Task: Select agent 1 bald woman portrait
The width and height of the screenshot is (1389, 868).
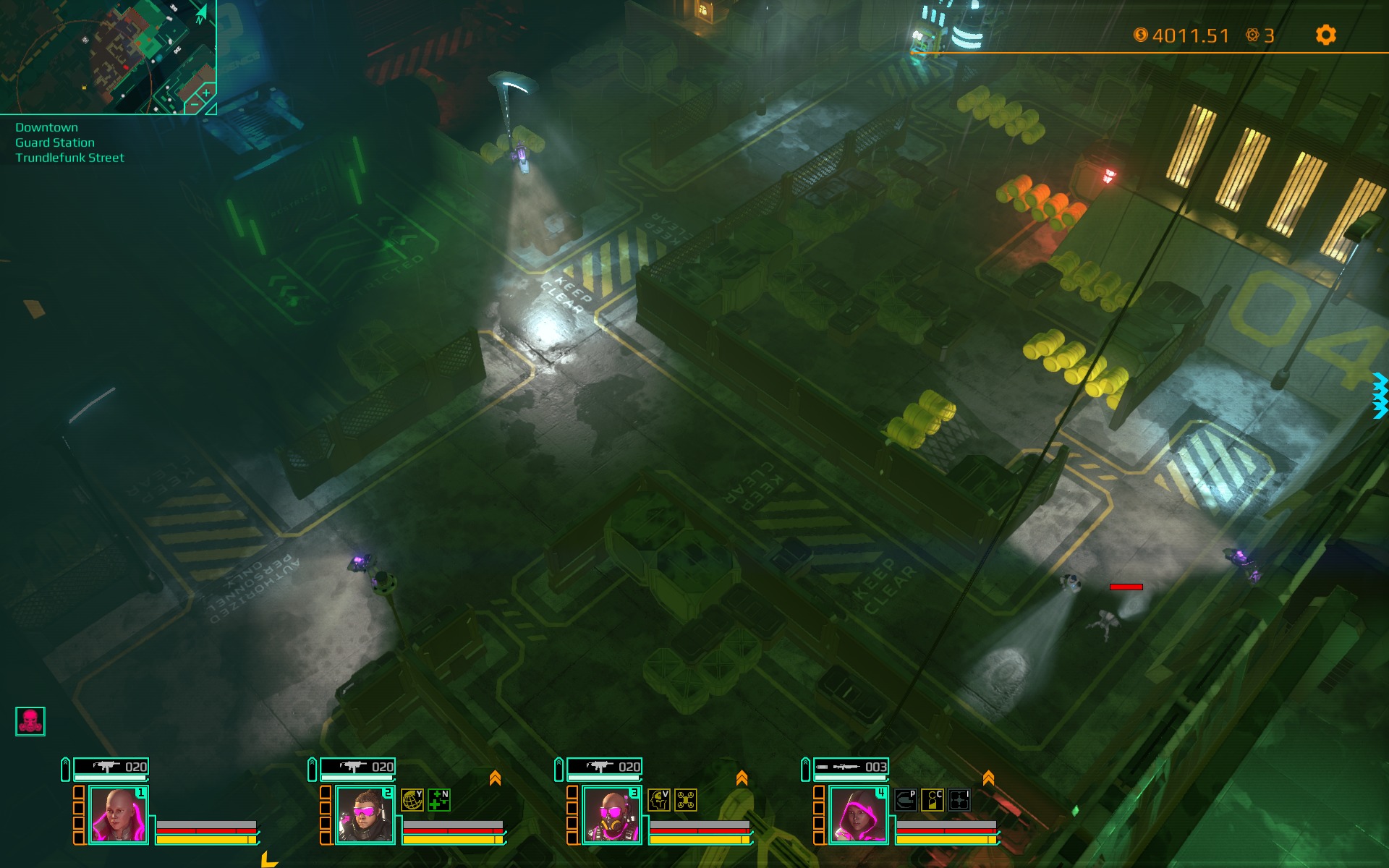Action: coord(118,815)
